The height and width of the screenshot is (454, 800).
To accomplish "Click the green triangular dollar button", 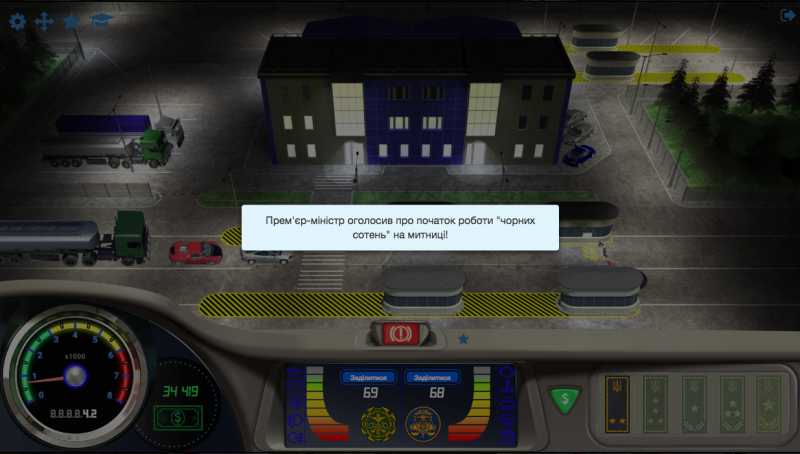I will point(563,399).
